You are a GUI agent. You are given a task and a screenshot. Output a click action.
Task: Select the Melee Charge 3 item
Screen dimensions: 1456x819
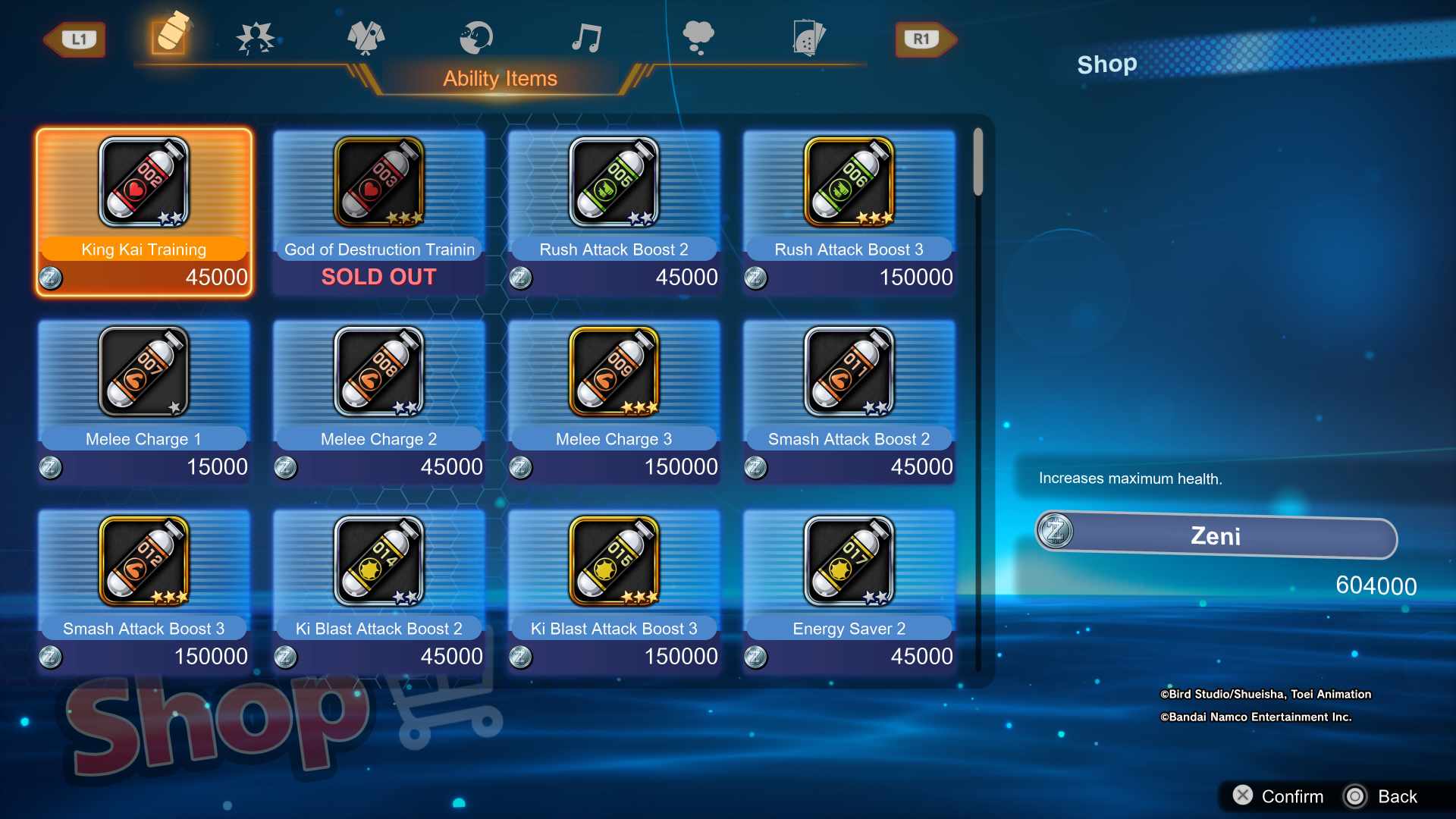[614, 402]
